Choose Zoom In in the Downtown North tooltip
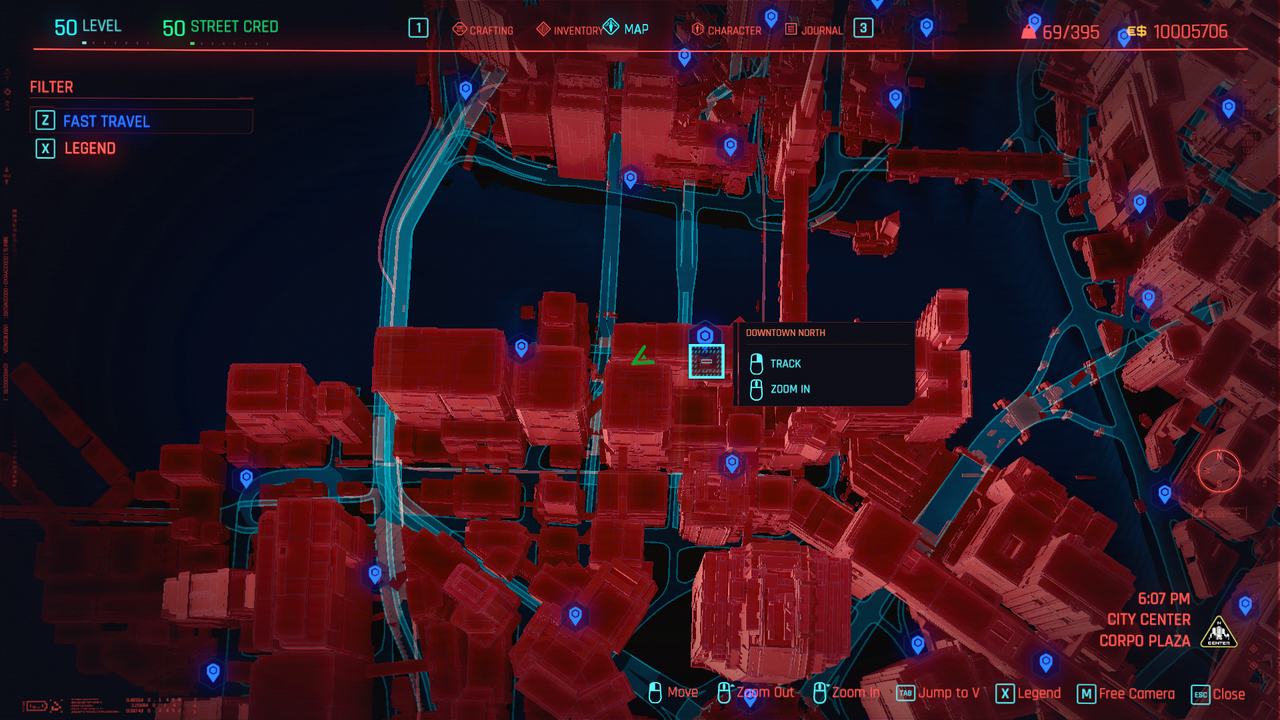Screen dimensions: 1280x720 (790, 389)
